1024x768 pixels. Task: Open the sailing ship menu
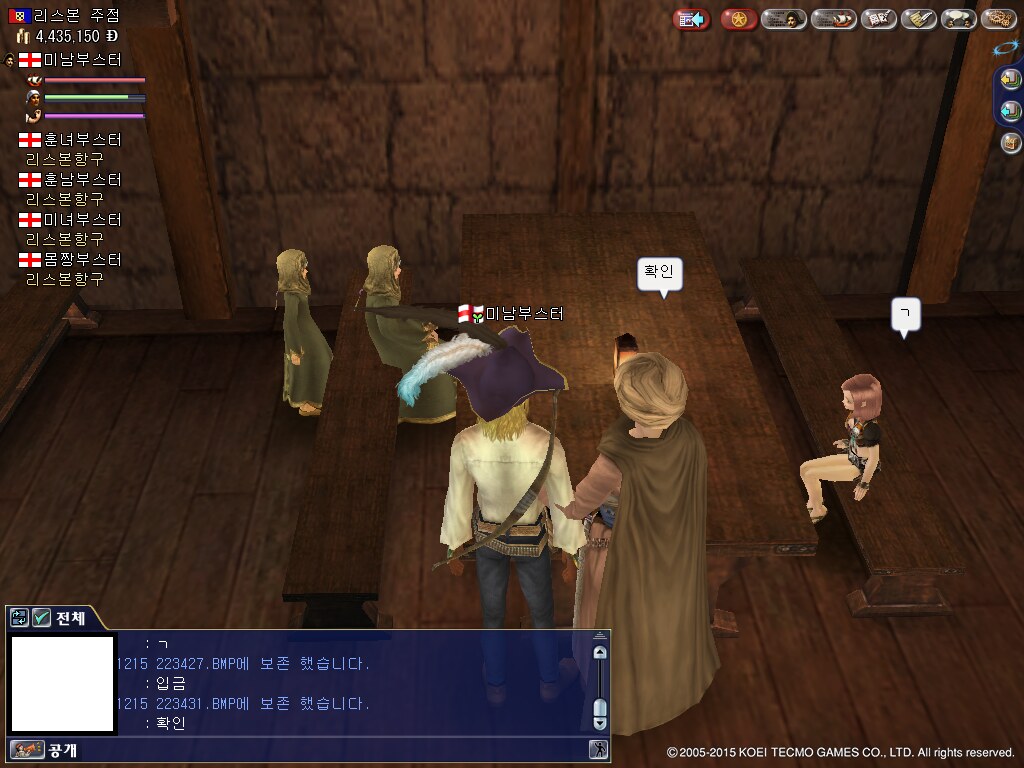833,19
